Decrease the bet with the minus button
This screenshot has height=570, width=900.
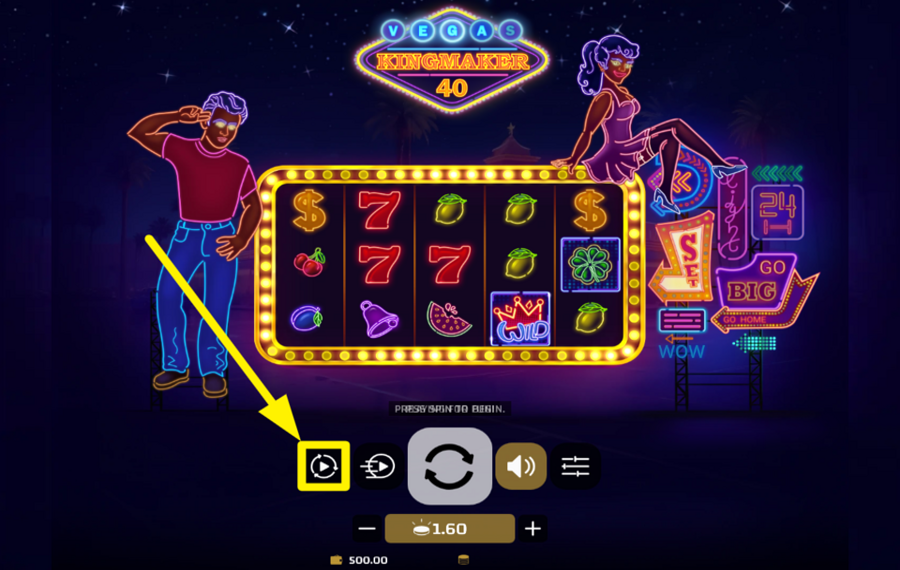367,529
